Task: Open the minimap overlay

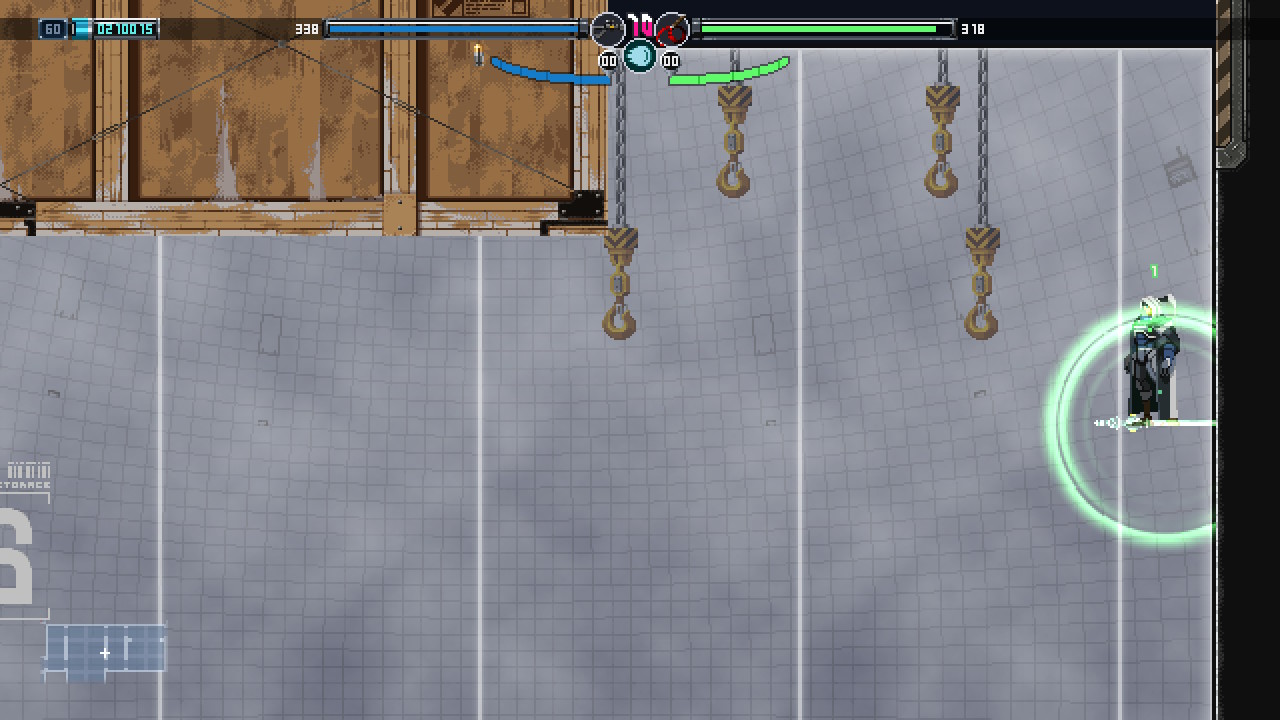Action: point(105,652)
